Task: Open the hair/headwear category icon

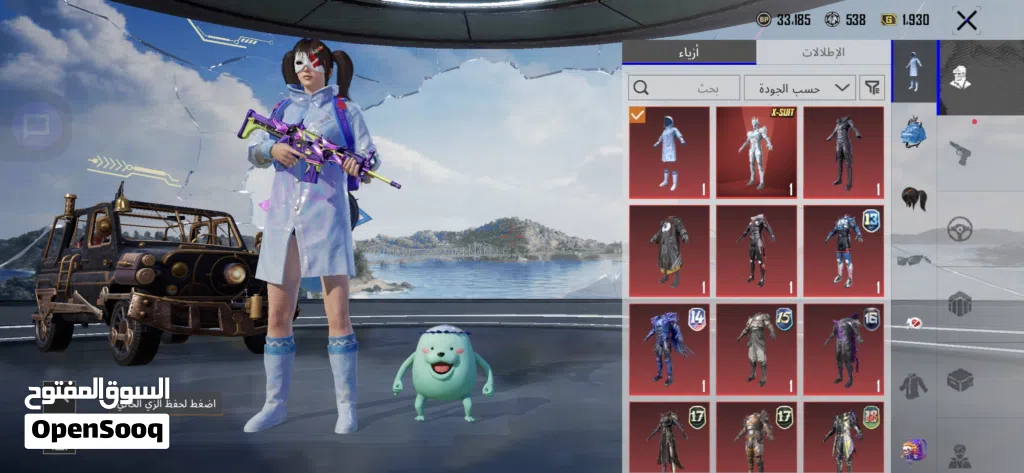Action: (912, 196)
